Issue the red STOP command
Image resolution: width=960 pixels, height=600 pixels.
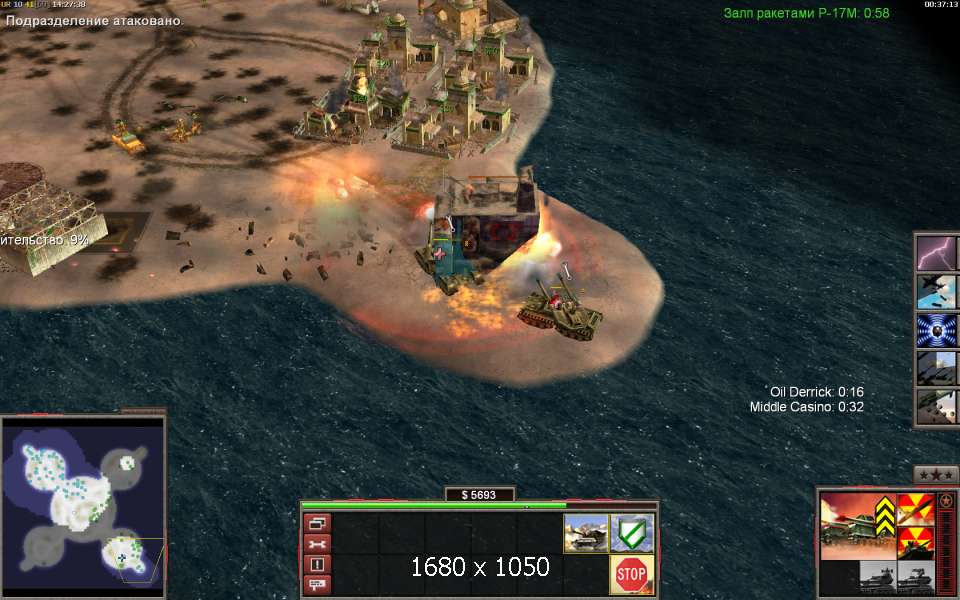631,574
